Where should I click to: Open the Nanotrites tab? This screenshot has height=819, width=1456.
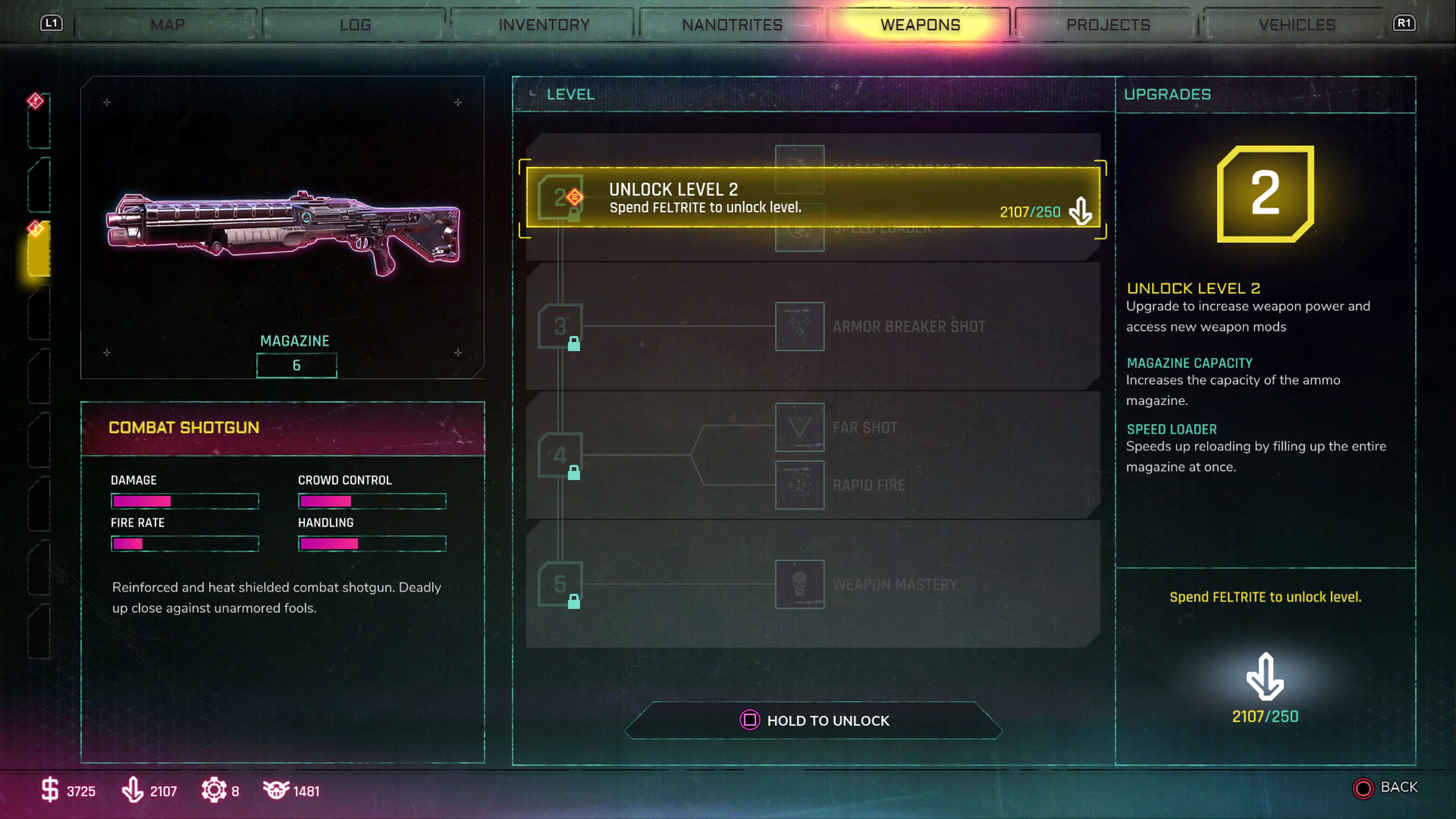point(732,25)
